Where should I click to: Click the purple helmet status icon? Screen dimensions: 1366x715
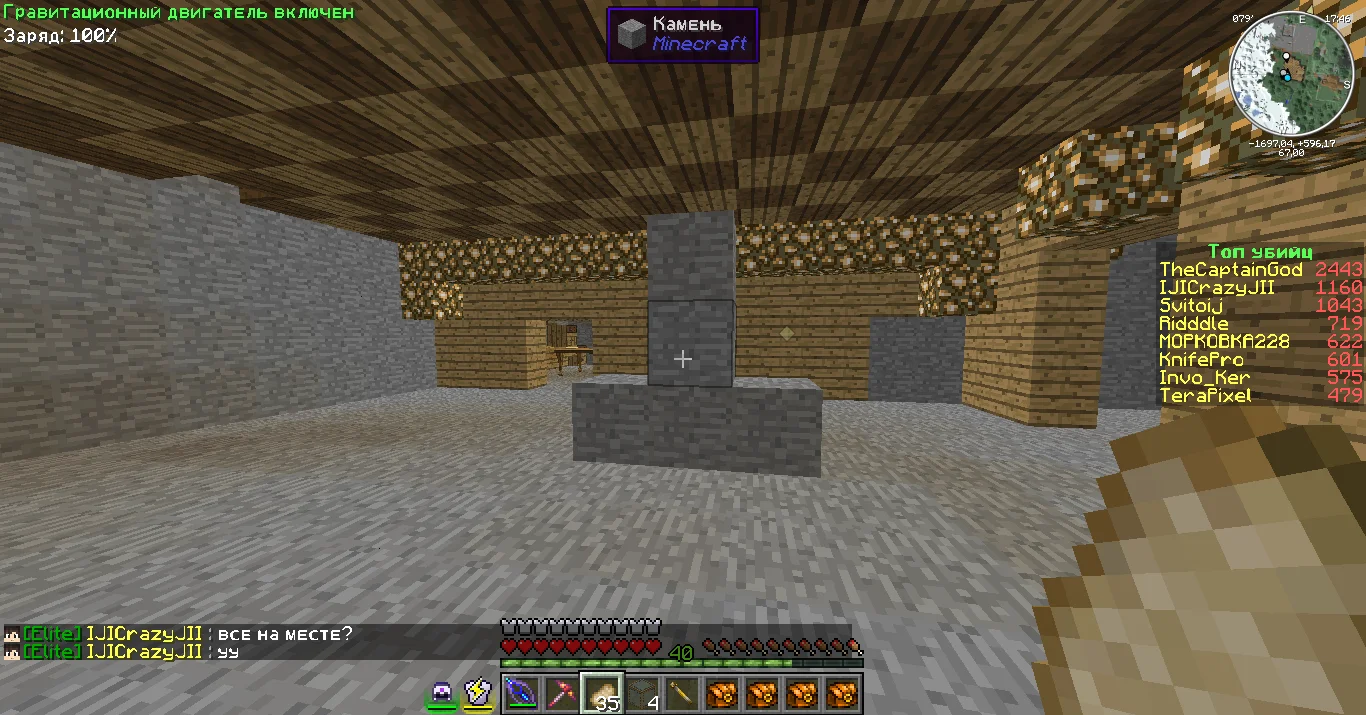pyautogui.click(x=442, y=692)
